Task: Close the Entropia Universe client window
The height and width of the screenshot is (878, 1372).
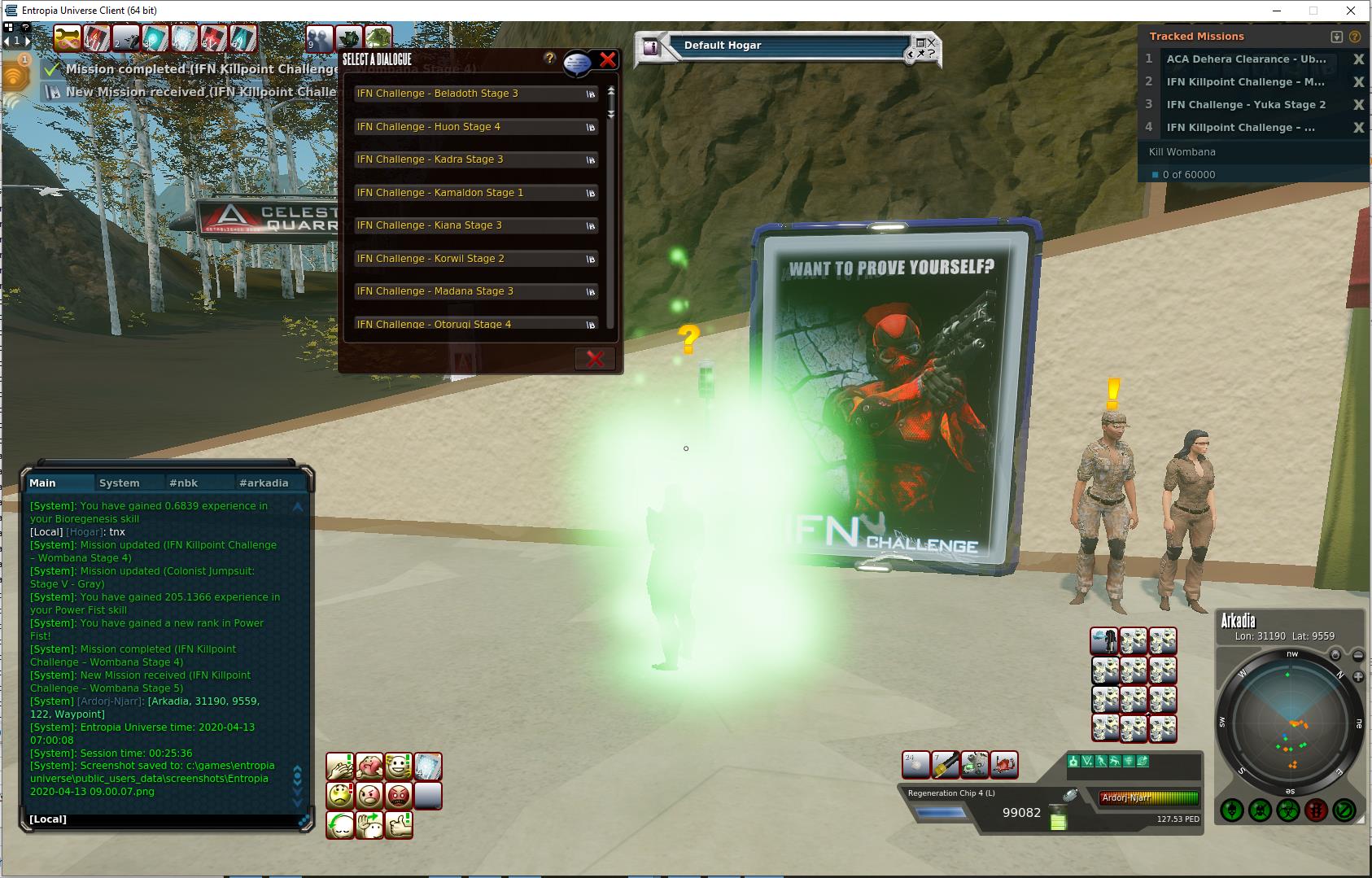Action: [x=1352, y=11]
